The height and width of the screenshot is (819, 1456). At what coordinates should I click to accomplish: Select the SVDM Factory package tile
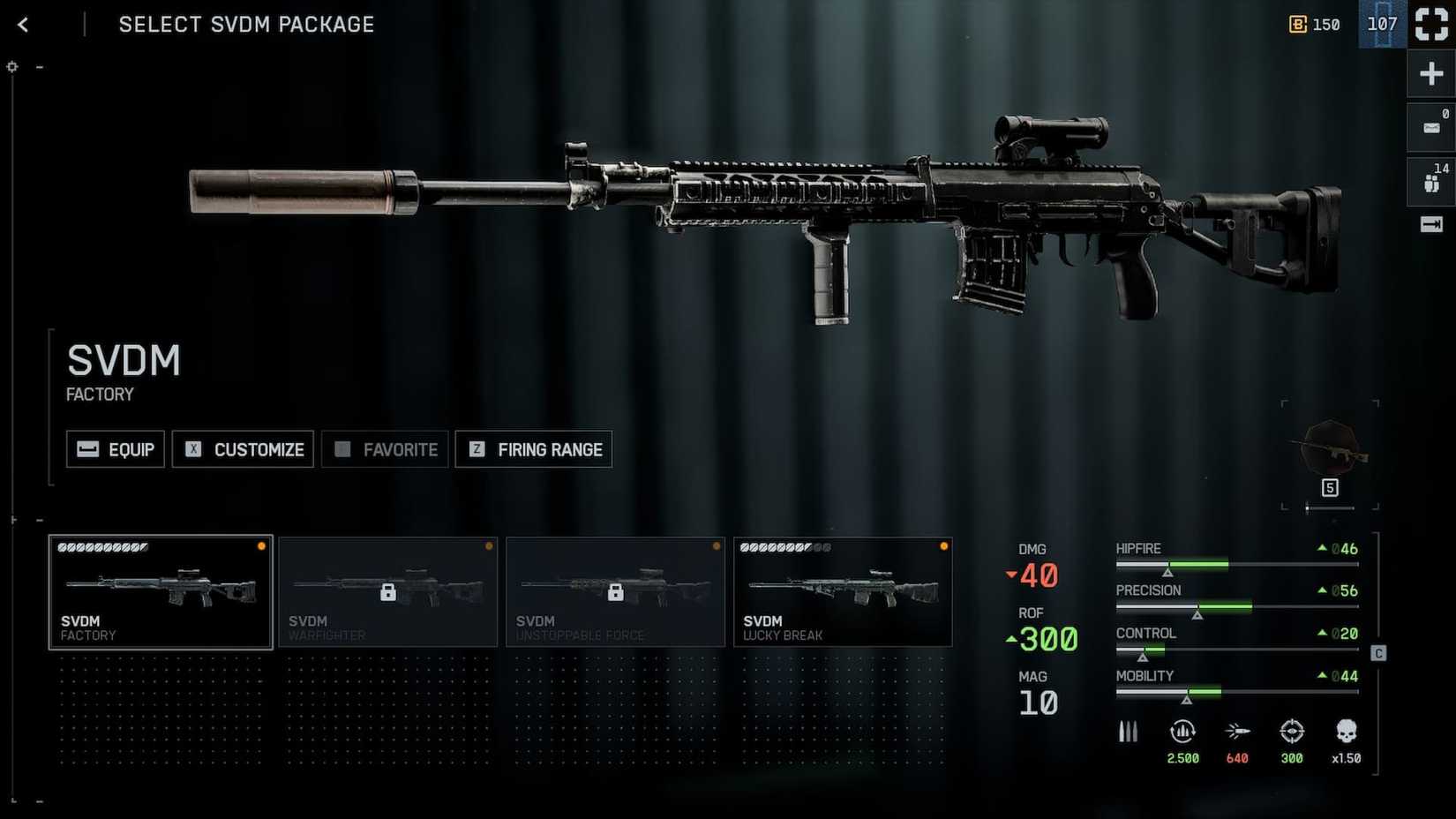pyautogui.click(x=161, y=592)
